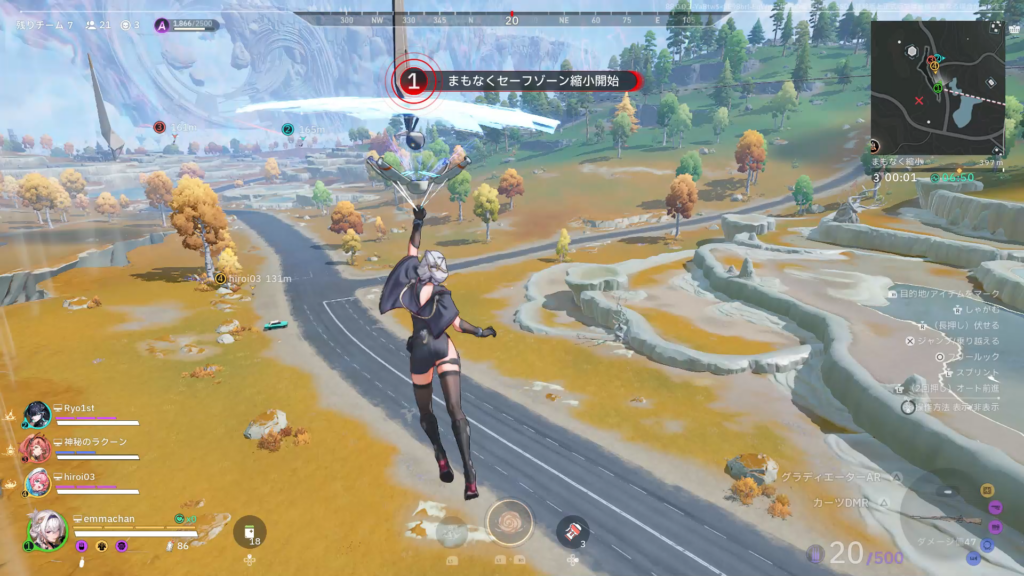This screenshot has height=576, width=1024.
Task: Select teammate Ryo1st's portrait
Action: 37,414
